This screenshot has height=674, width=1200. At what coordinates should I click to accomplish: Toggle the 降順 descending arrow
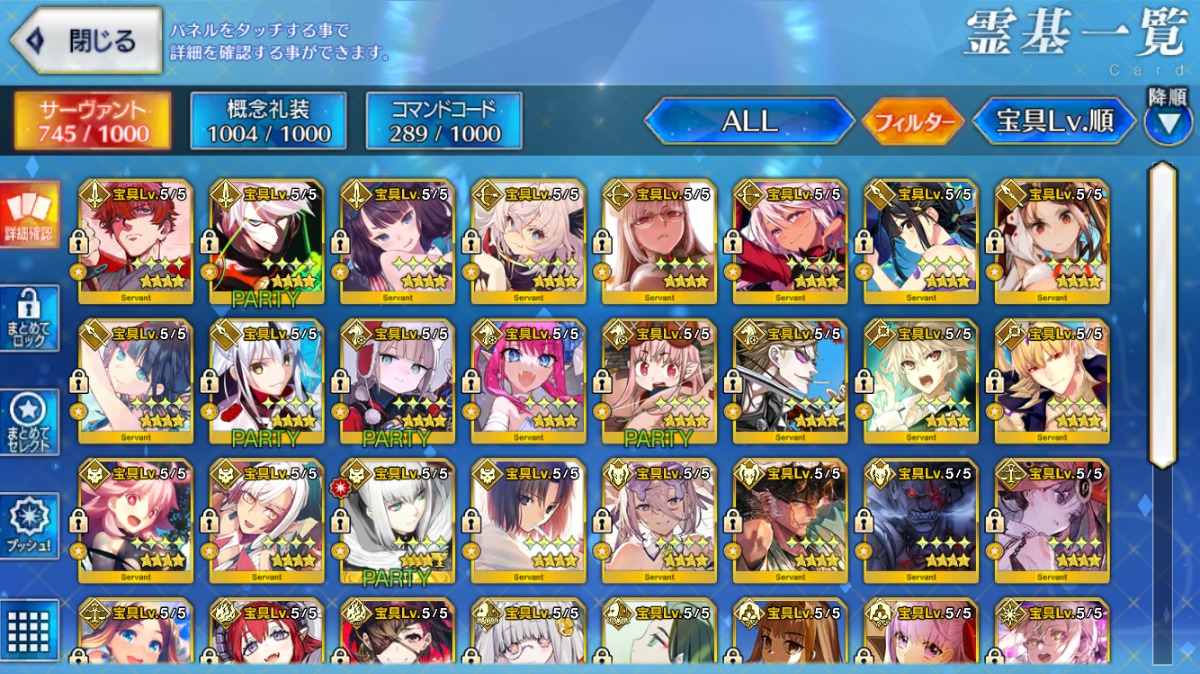pyautogui.click(x=1167, y=122)
